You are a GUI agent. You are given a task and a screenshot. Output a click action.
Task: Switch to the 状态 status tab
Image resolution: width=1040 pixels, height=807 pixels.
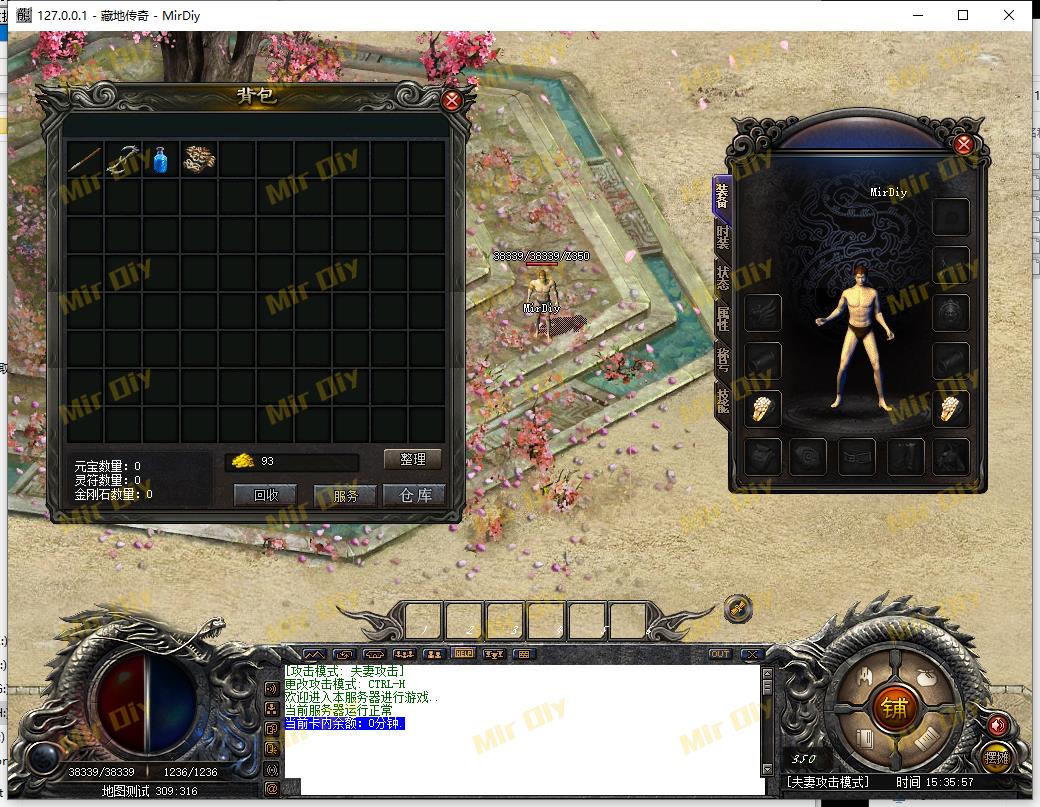(x=722, y=277)
